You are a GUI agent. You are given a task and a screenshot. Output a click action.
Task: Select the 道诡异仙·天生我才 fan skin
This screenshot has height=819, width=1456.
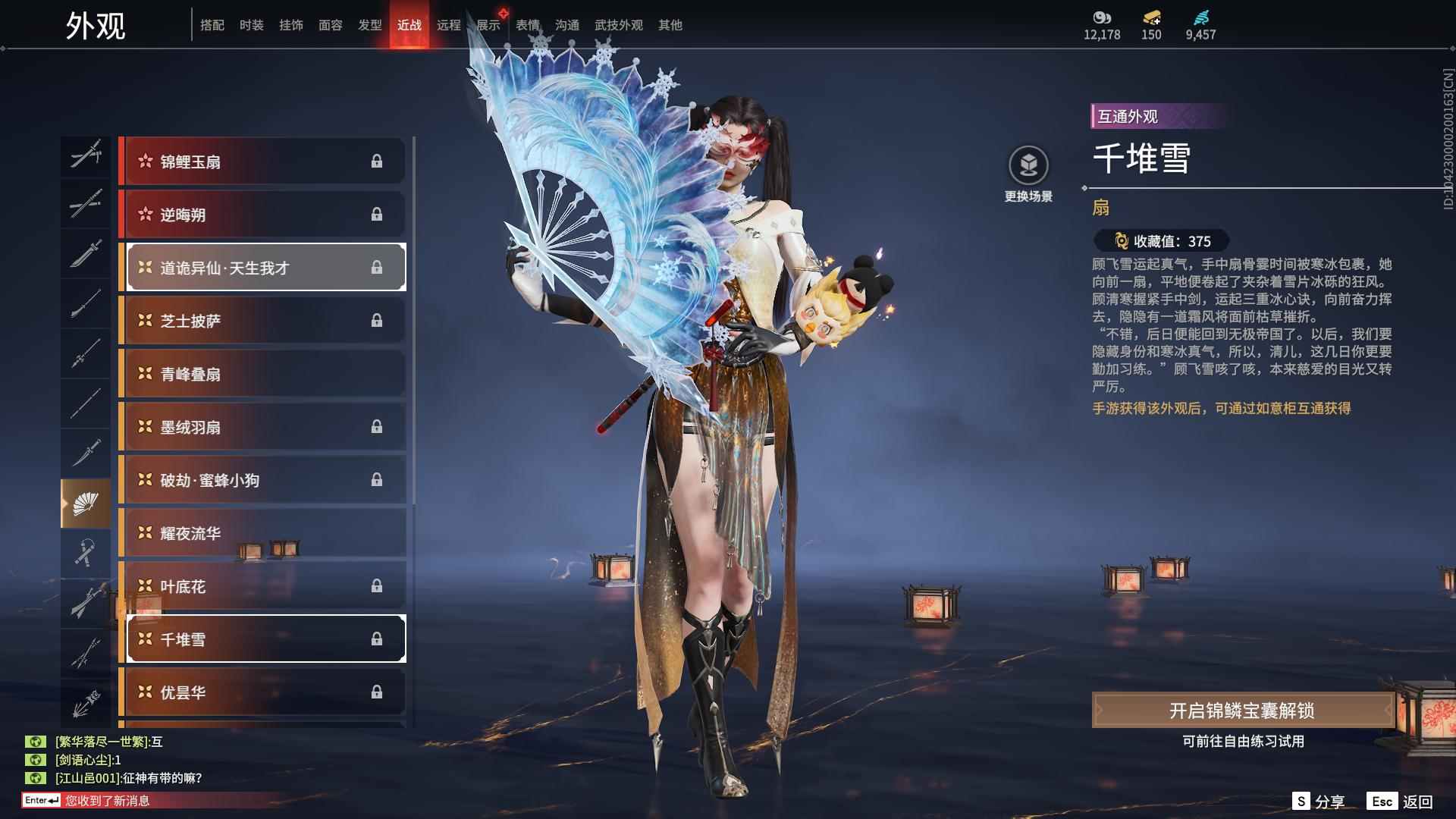(x=264, y=267)
